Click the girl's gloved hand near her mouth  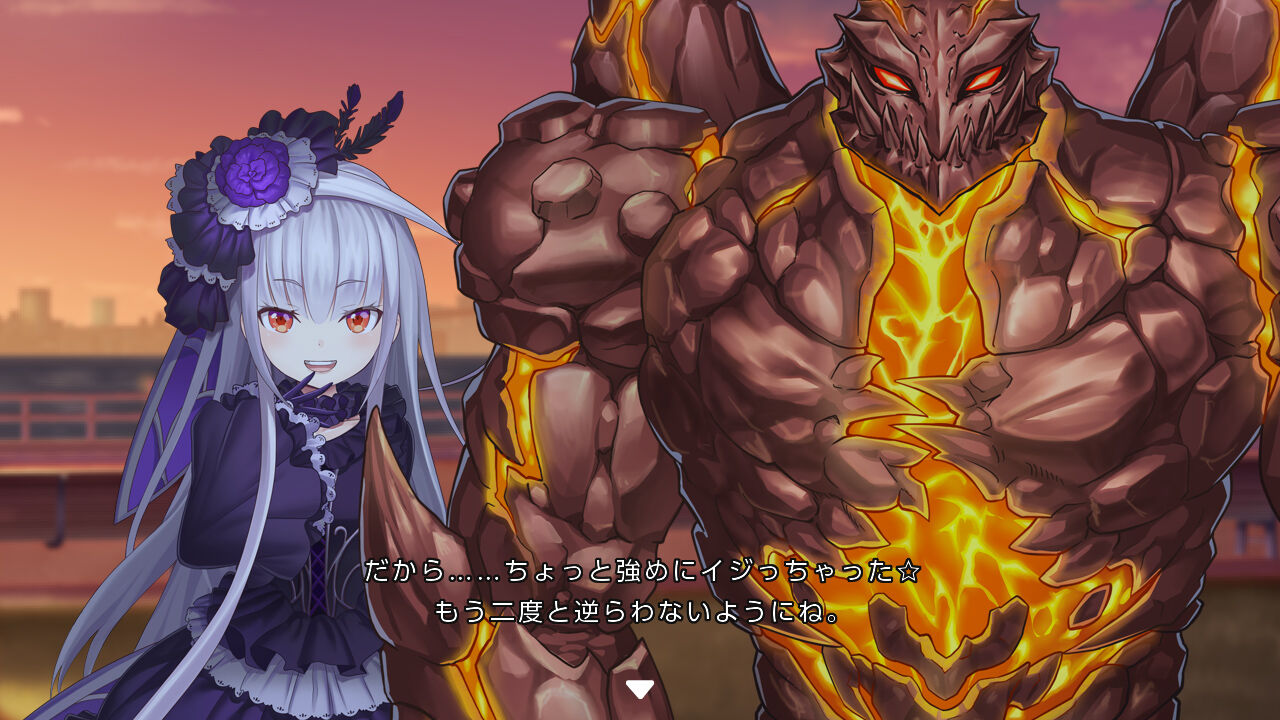[316, 390]
